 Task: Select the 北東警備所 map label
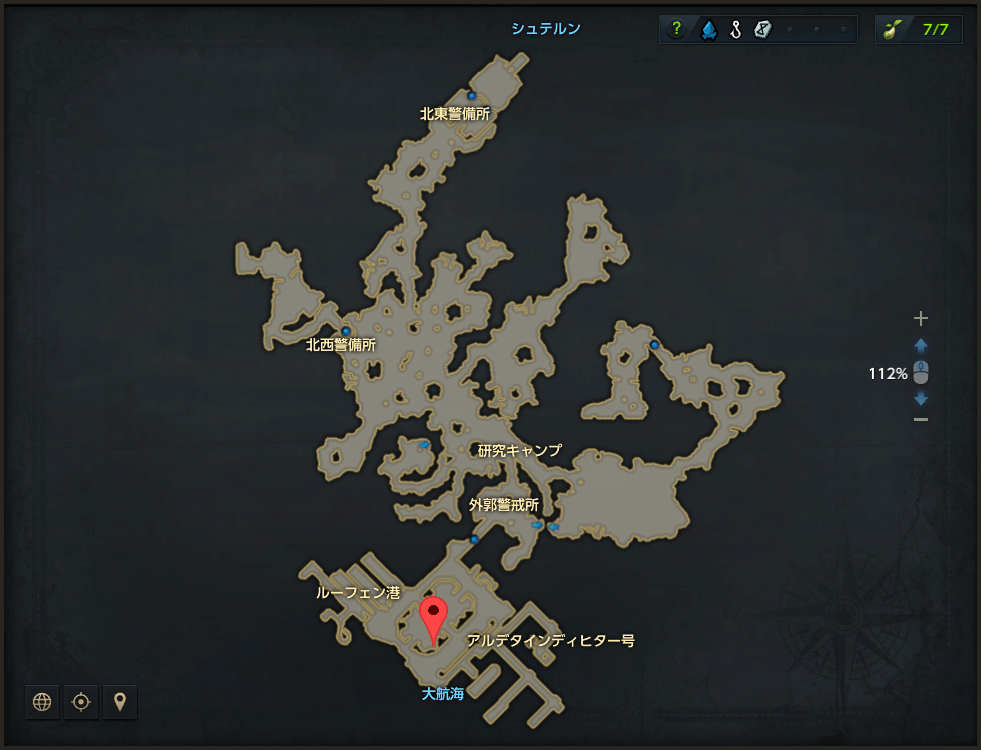[455, 114]
